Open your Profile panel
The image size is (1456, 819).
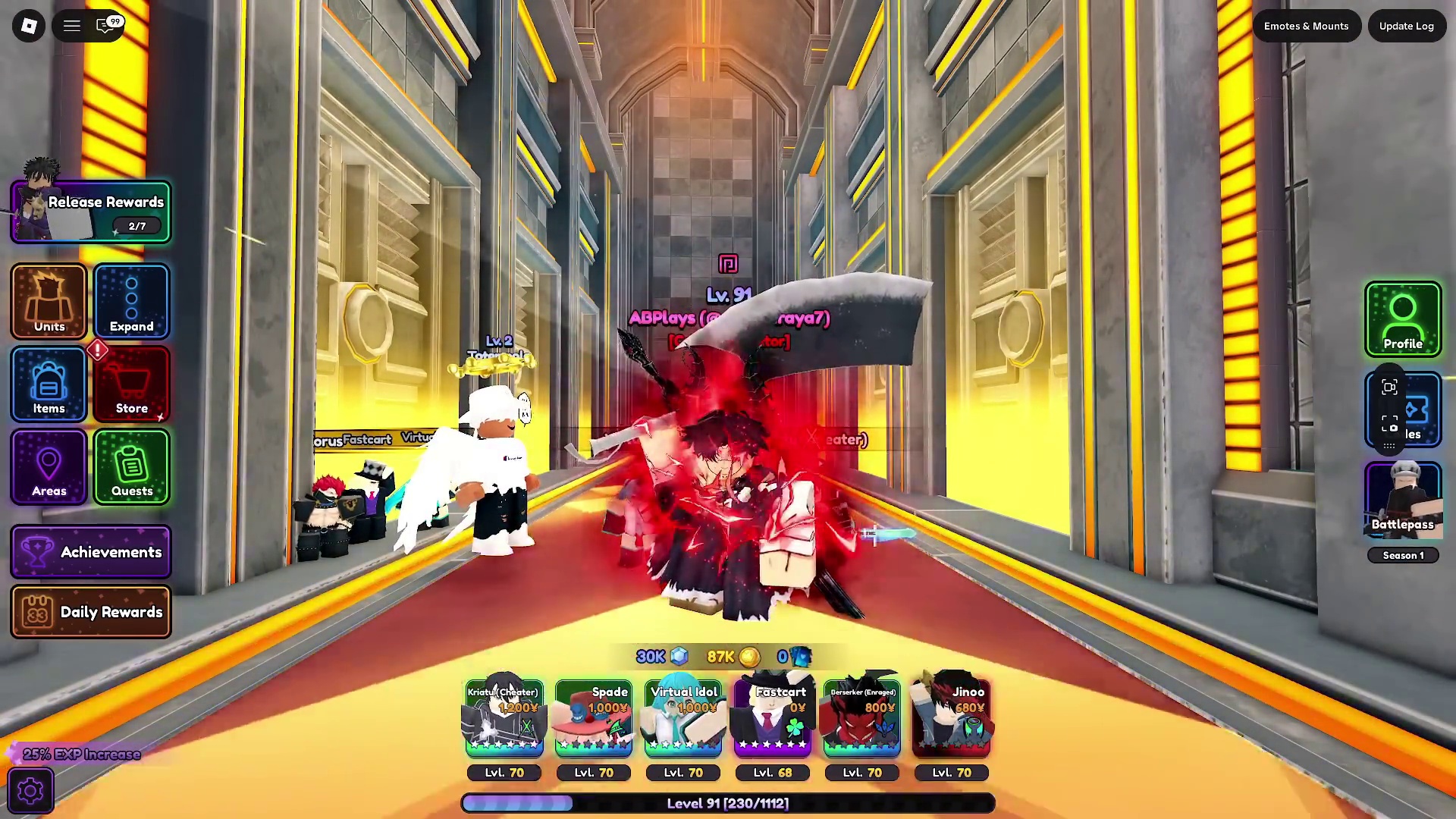(x=1402, y=318)
